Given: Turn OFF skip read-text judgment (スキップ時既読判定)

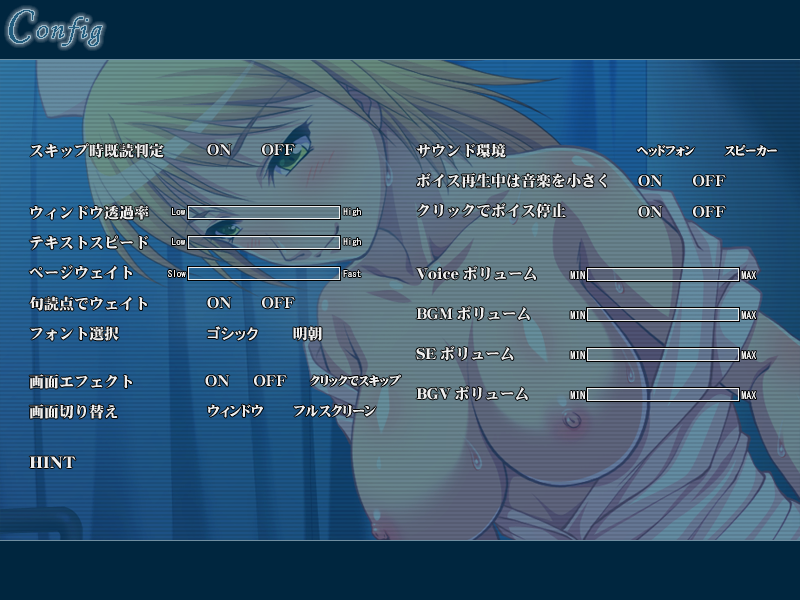Looking at the screenshot, I should point(277,151).
